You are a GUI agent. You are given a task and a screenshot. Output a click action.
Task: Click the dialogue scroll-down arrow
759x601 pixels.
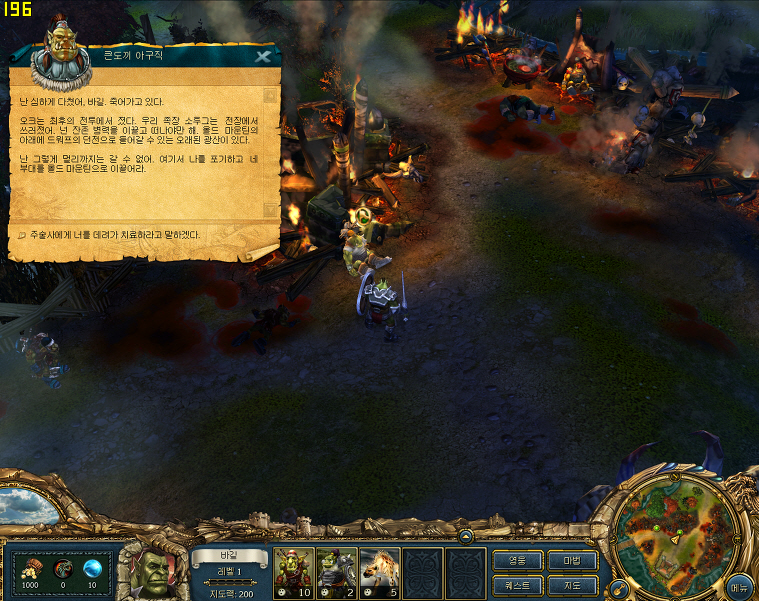tap(270, 209)
